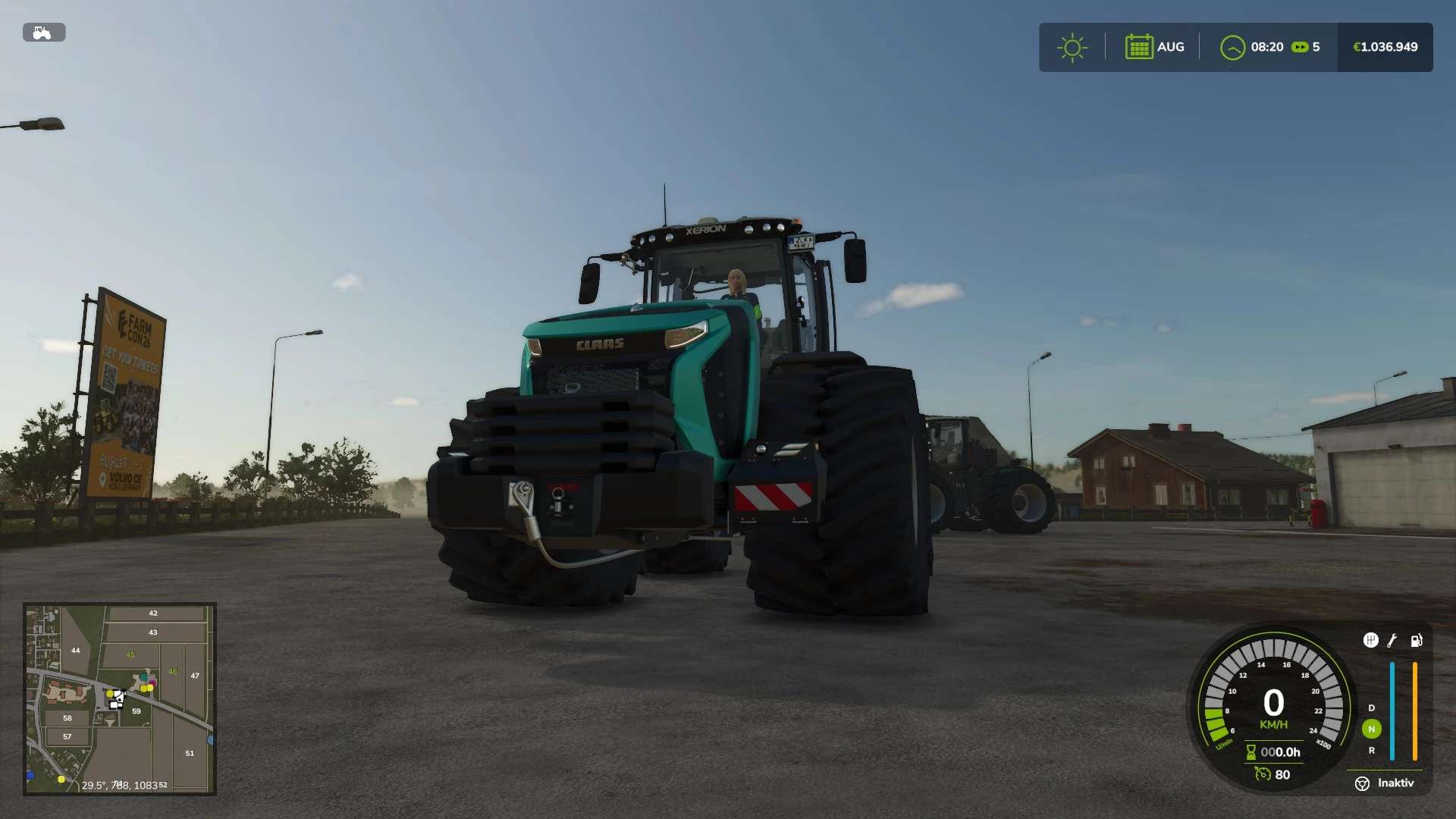Select the sun weather icon
The image size is (1456, 819).
pyautogui.click(x=1072, y=48)
